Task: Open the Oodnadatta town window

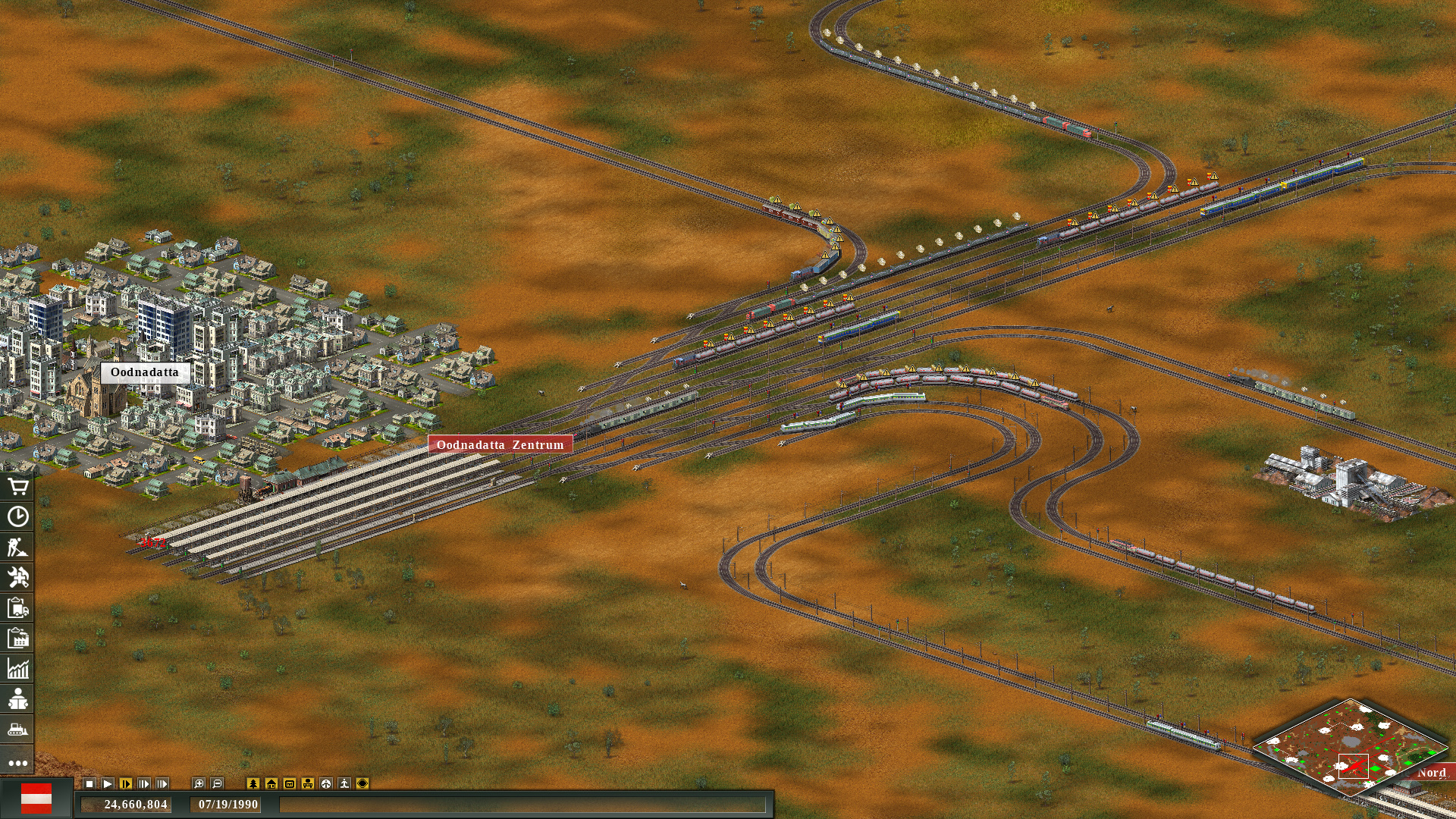Action: (144, 372)
